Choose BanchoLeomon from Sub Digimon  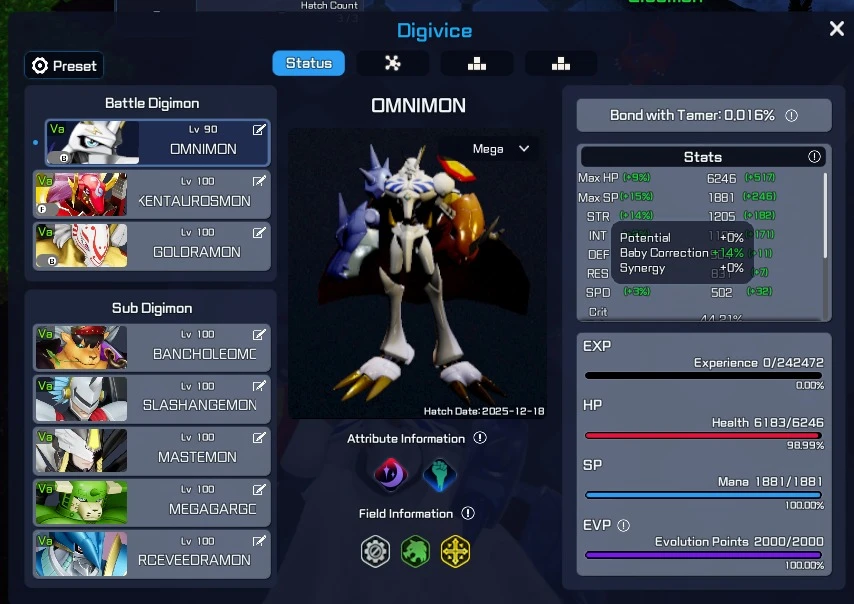pos(152,347)
